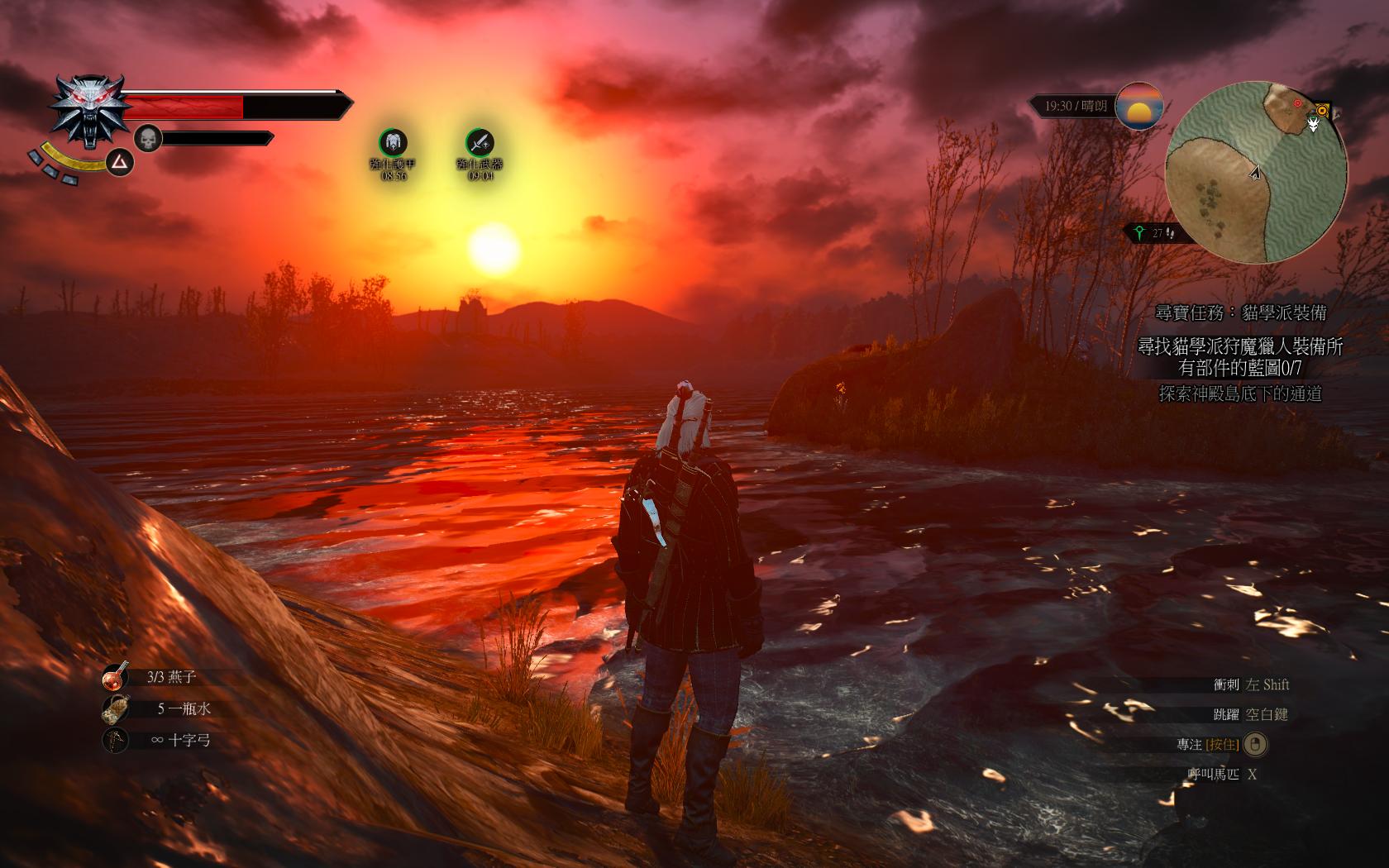Select the Igni sign icon
Screen dimensions: 1389x868
pyautogui.click(x=122, y=163)
